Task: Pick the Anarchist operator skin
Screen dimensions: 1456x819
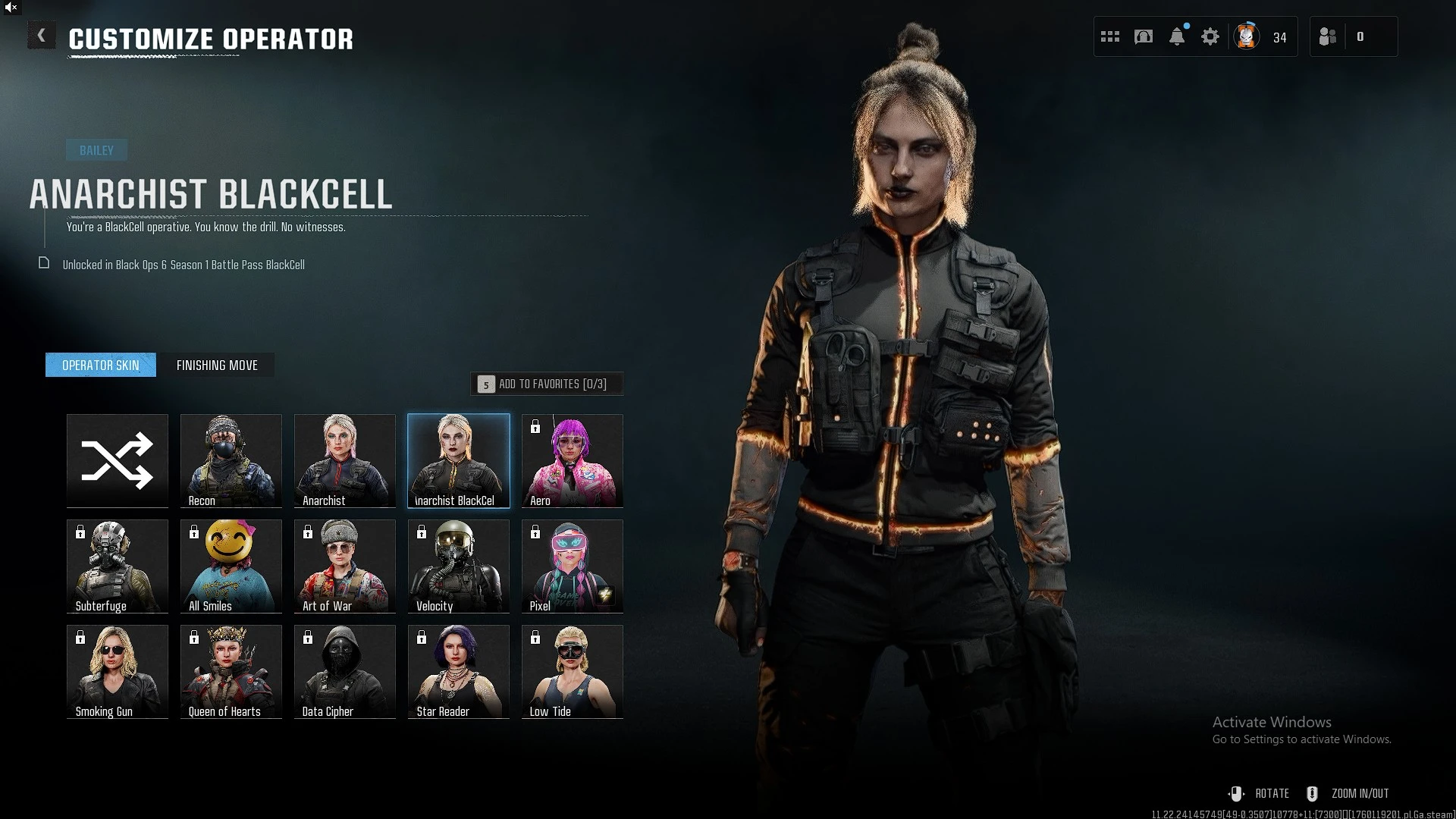Action: click(345, 460)
